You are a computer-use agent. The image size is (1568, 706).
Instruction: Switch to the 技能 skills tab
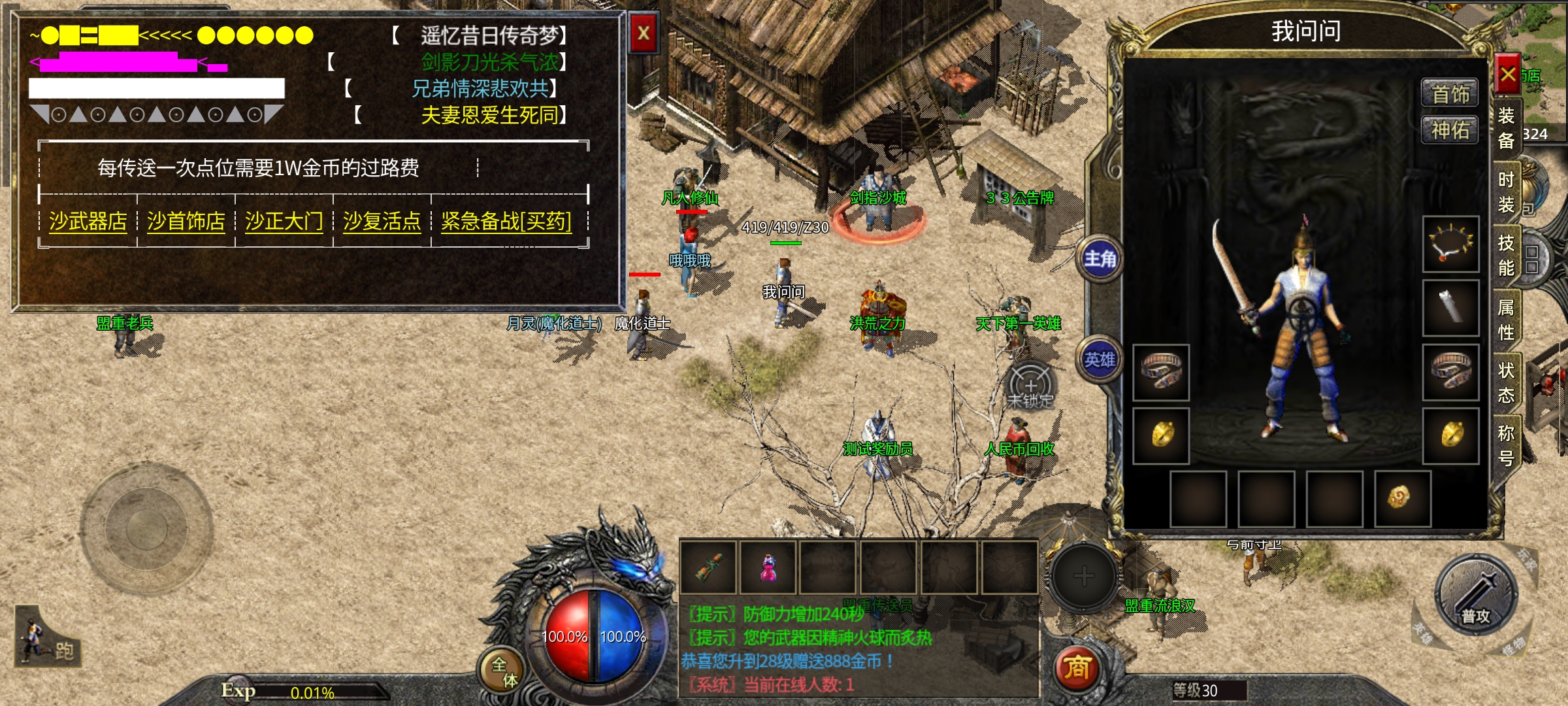coord(1507,256)
